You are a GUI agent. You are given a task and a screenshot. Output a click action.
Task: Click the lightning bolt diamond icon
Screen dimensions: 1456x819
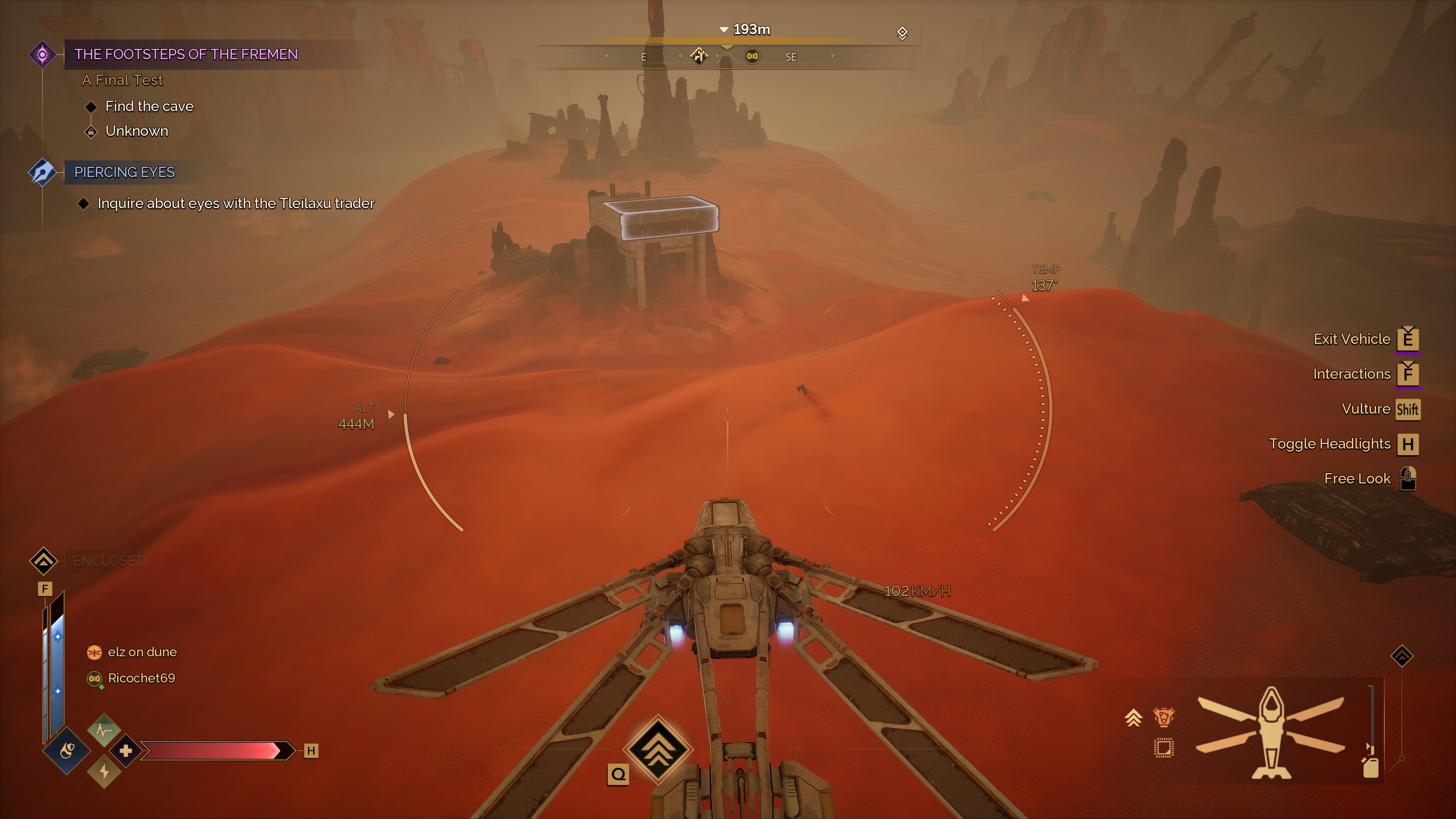tap(104, 772)
